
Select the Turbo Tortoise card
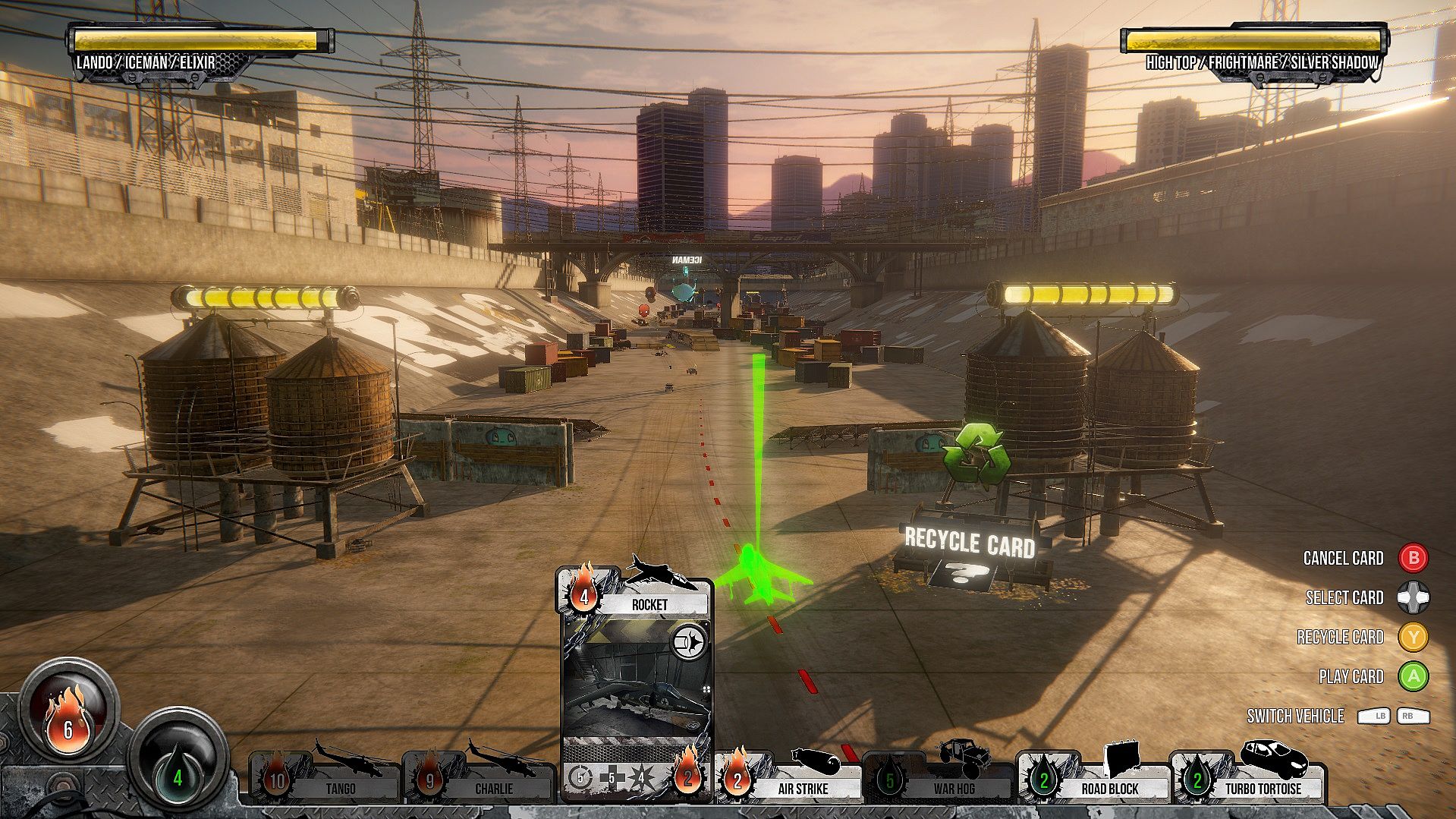pos(1248,780)
